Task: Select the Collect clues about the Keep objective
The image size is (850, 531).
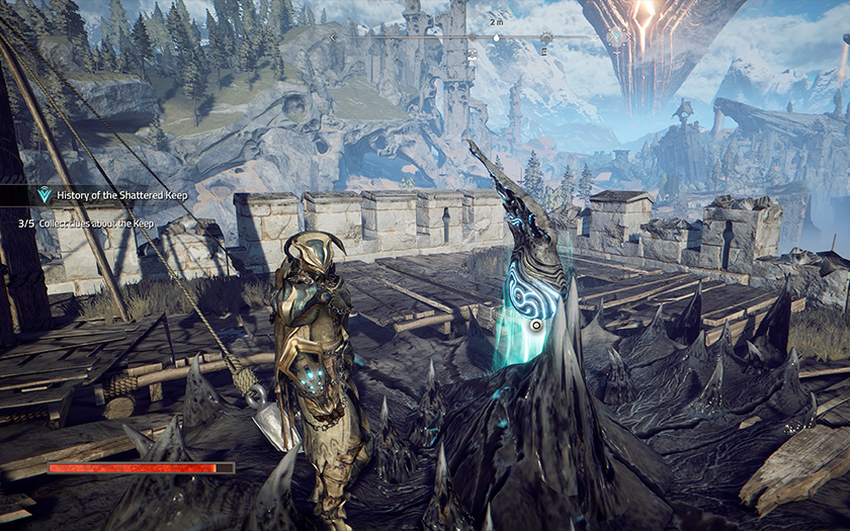Action: pyautogui.click(x=96, y=224)
